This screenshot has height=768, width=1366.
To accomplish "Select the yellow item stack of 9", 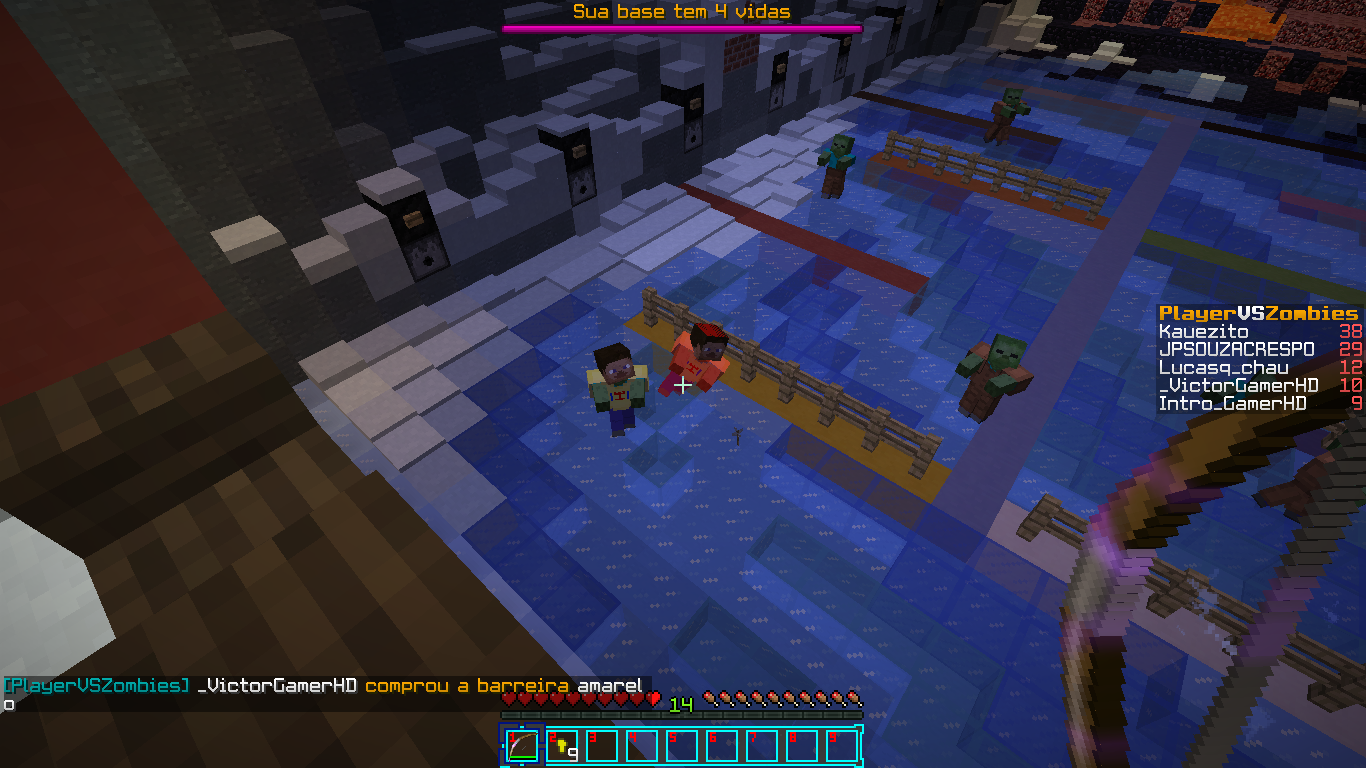I will [x=562, y=746].
